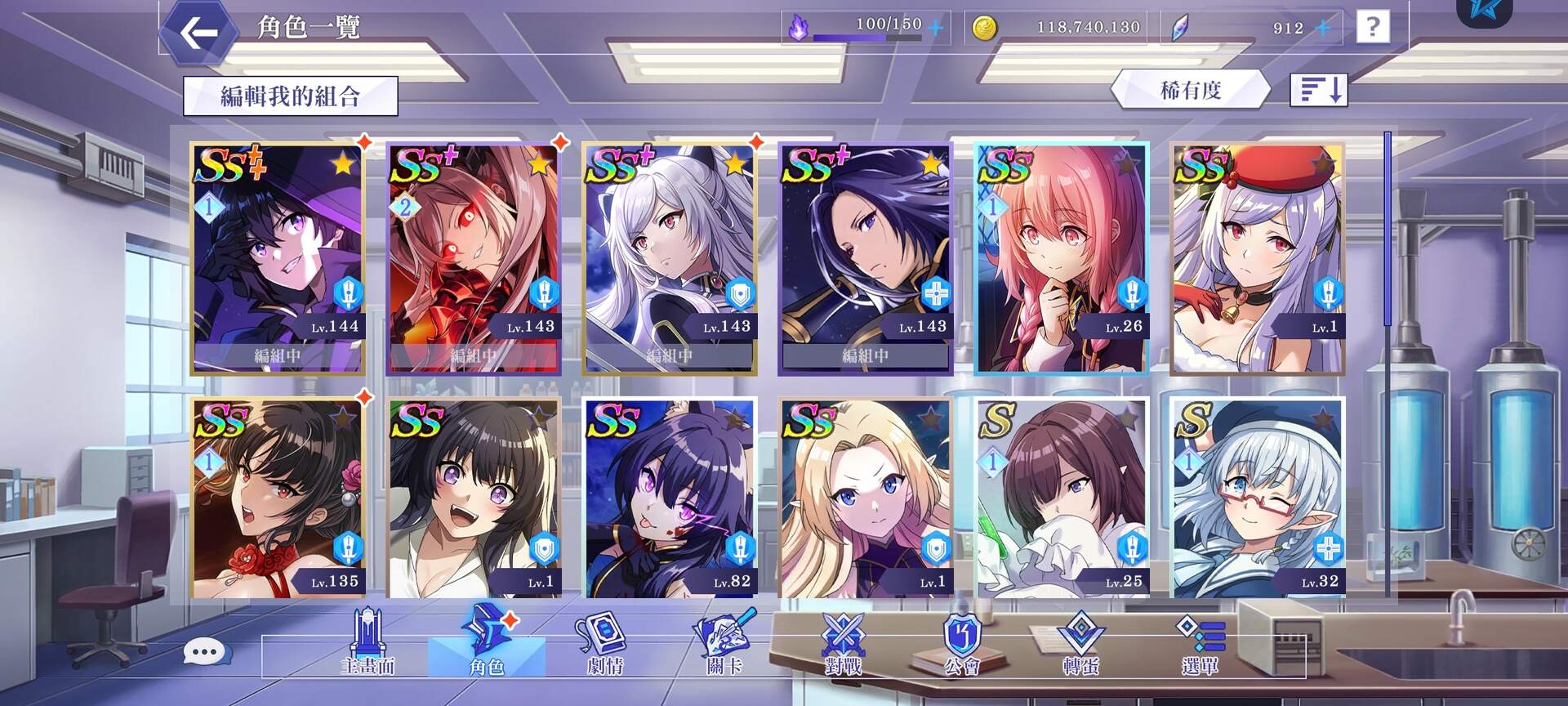Go to 主畫面 home screen
Image resolution: width=1568 pixels, height=706 pixels.
[367, 646]
